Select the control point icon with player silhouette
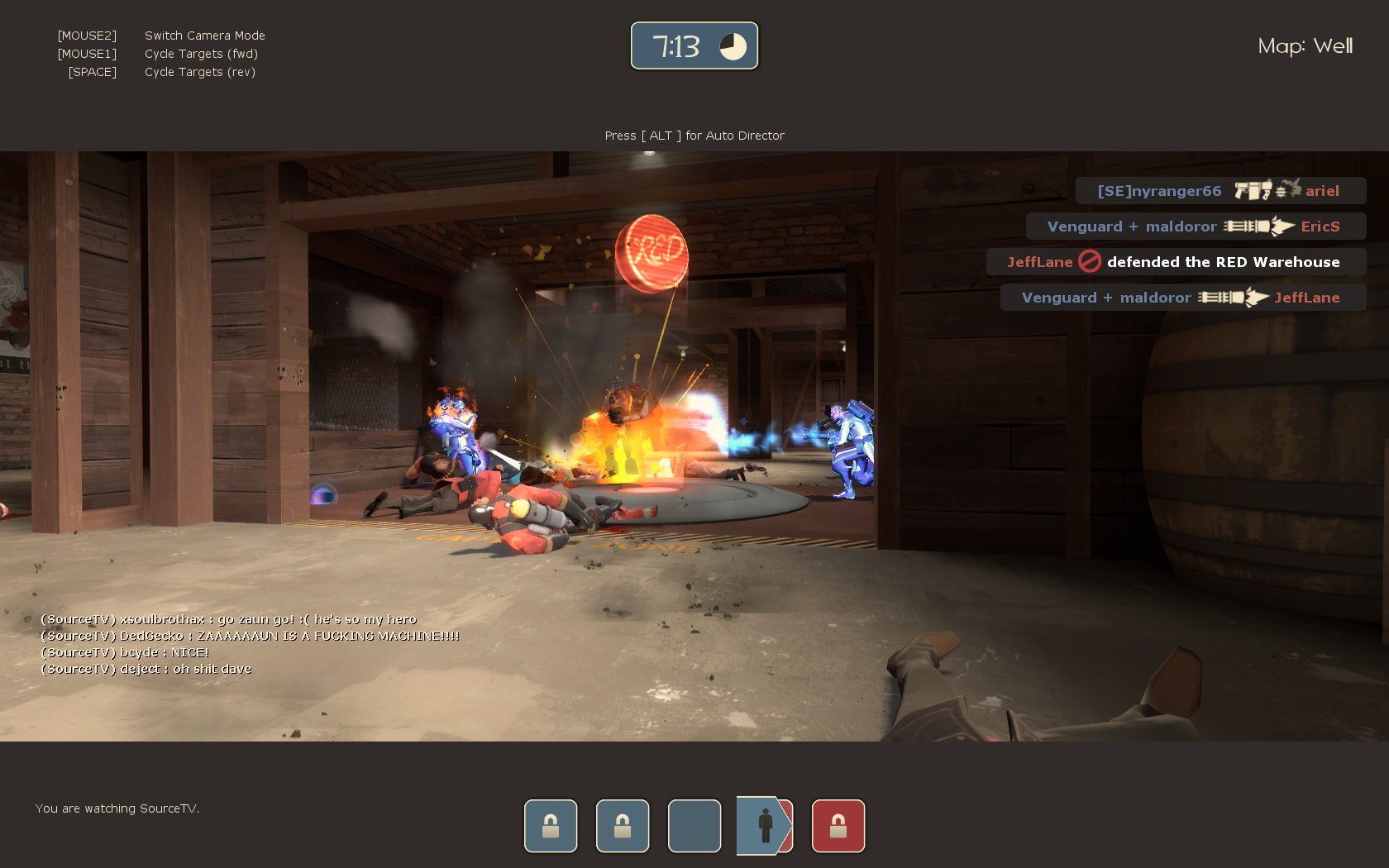The height and width of the screenshot is (868, 1389). (765, 825)
